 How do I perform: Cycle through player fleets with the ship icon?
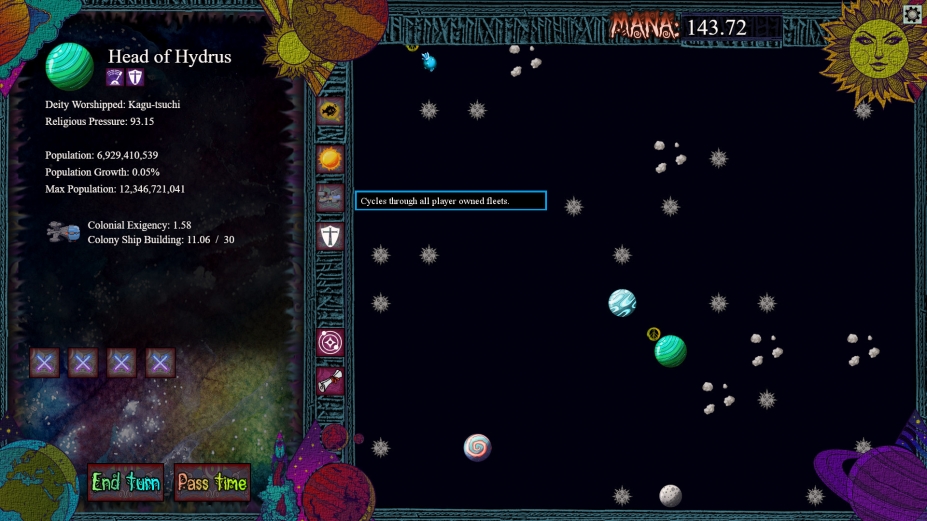330,197
